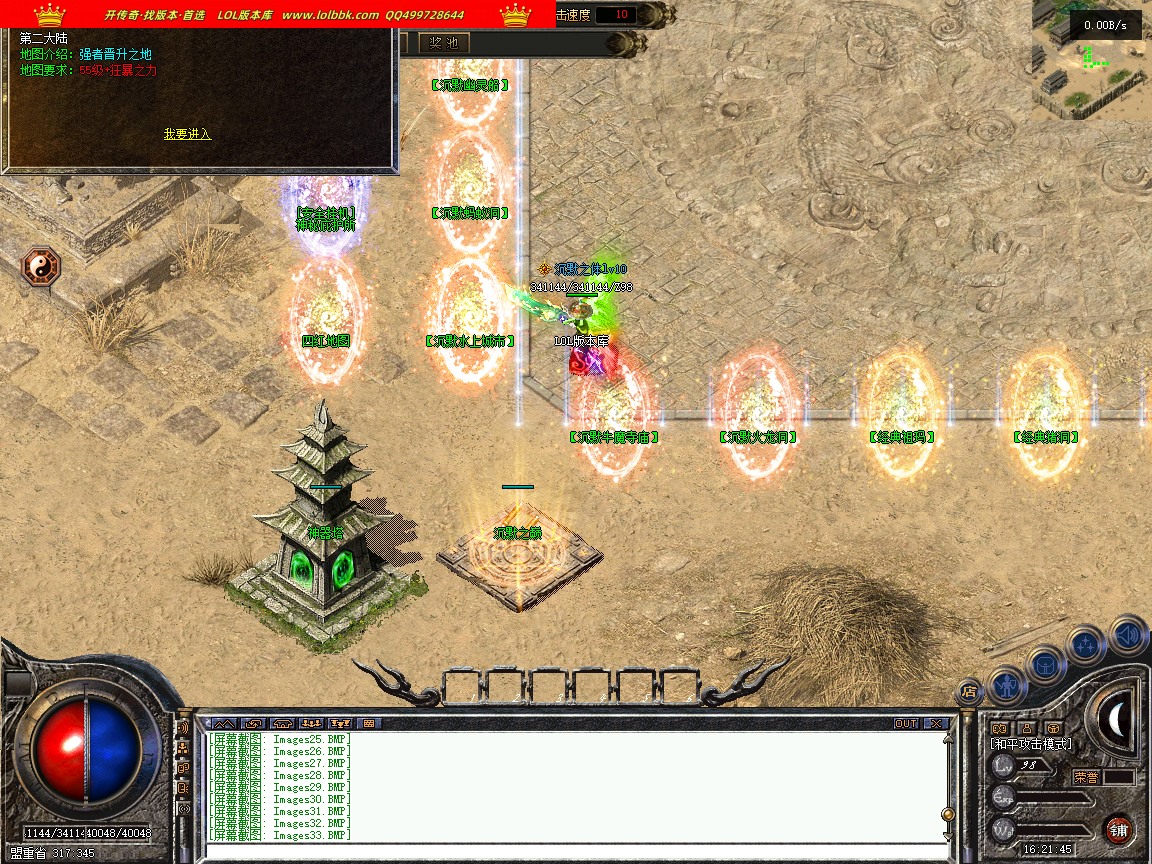Open the character status warrior icon
The width and height of the screenshot is (1152, 864).
[x=1007, y=685]
